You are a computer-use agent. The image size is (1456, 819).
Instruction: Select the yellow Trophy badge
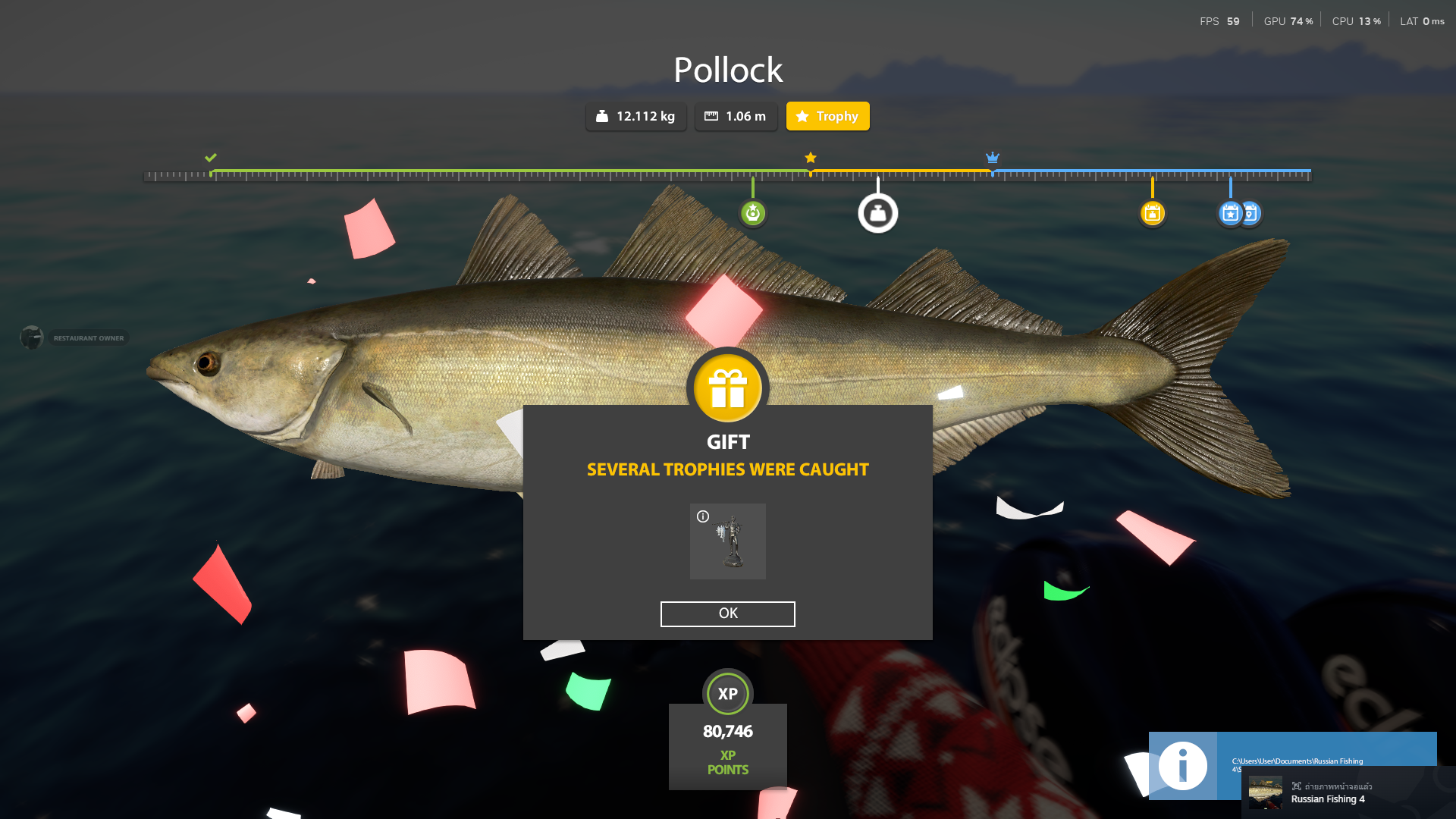point(827,116)
